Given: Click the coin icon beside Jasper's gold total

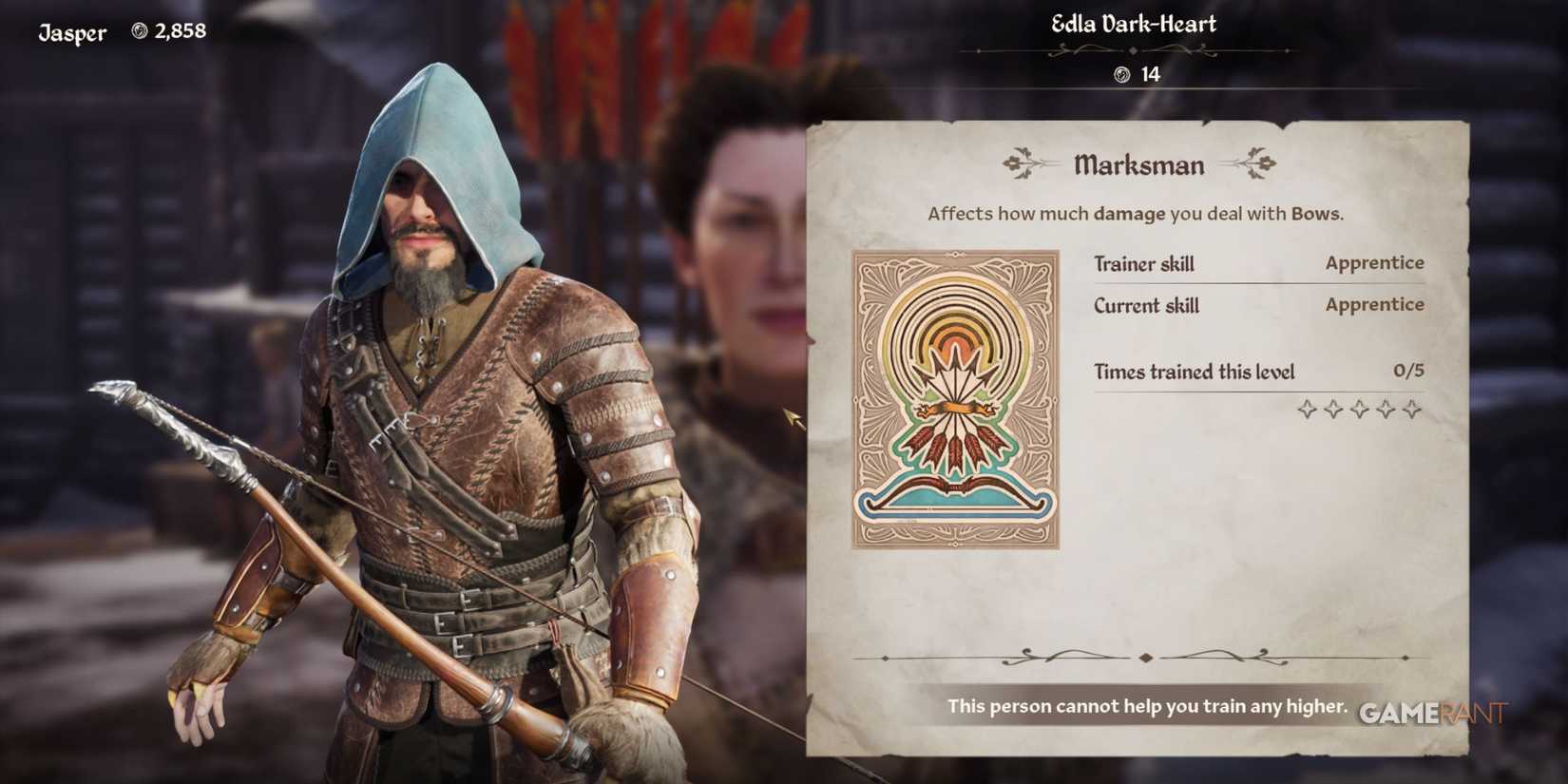Looking at the screenshot, I should (141, 31).
